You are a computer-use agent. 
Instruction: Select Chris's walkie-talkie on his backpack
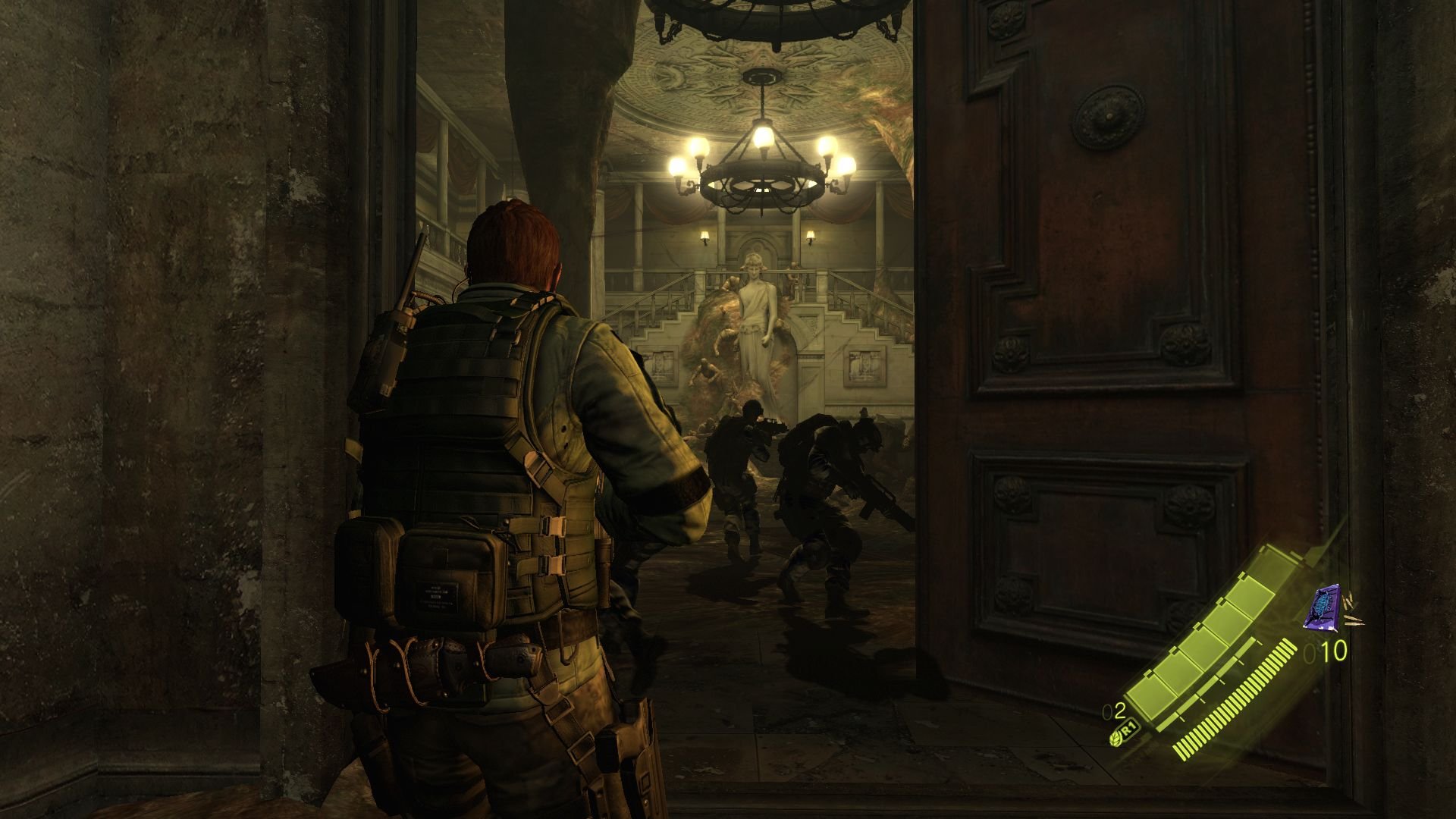click(x=394, y=341)
